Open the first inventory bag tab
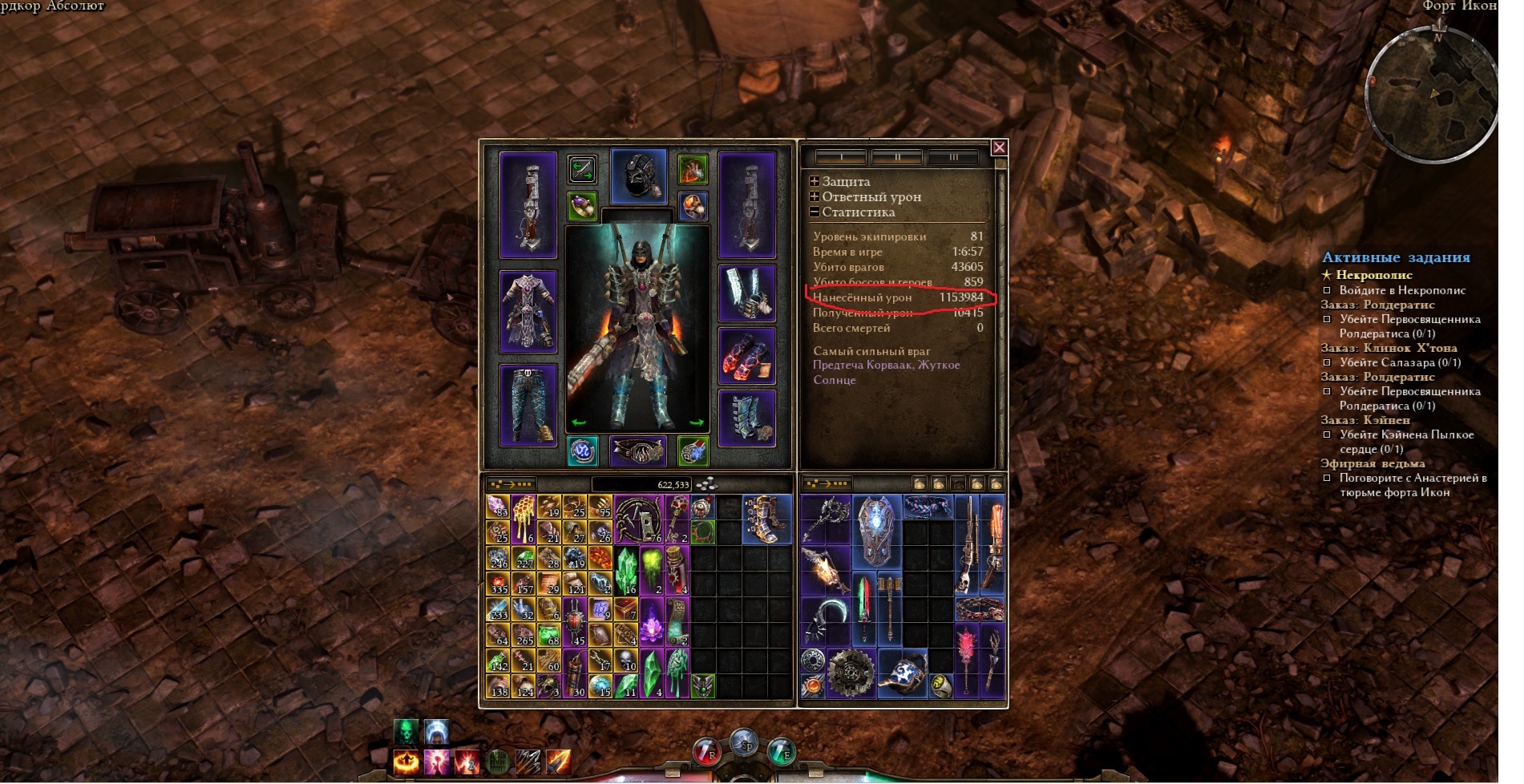Image resolution: width=1524 pixels, height=784 pixels. [920, 484]
